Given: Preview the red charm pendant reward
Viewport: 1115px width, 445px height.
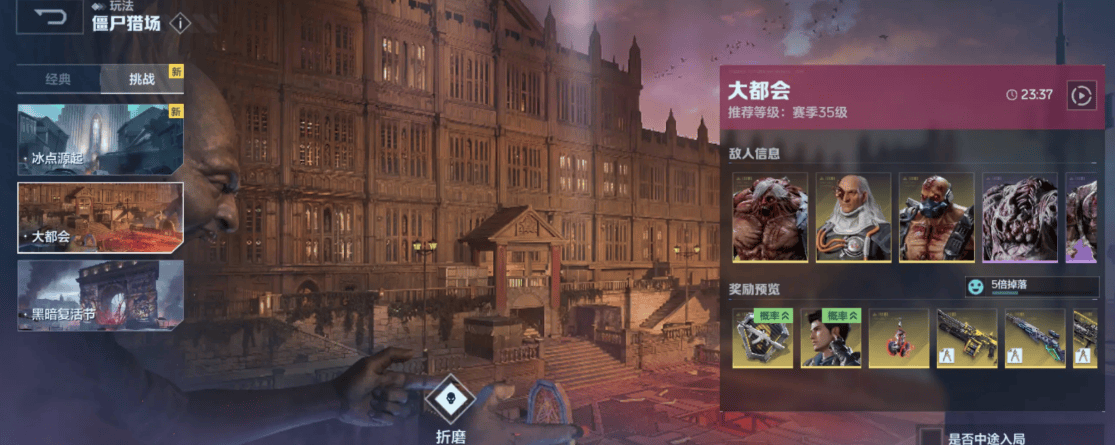Looking at the screenshot, I should [898, 338].
